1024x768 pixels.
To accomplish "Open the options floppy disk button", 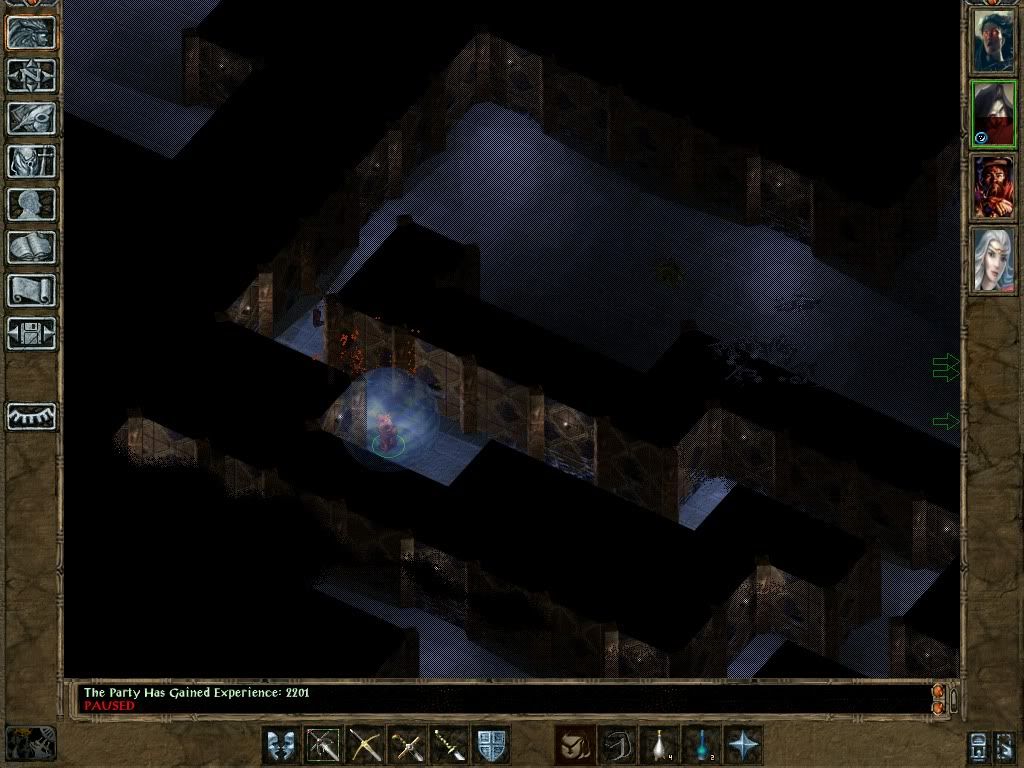I will tap(31, 333).
